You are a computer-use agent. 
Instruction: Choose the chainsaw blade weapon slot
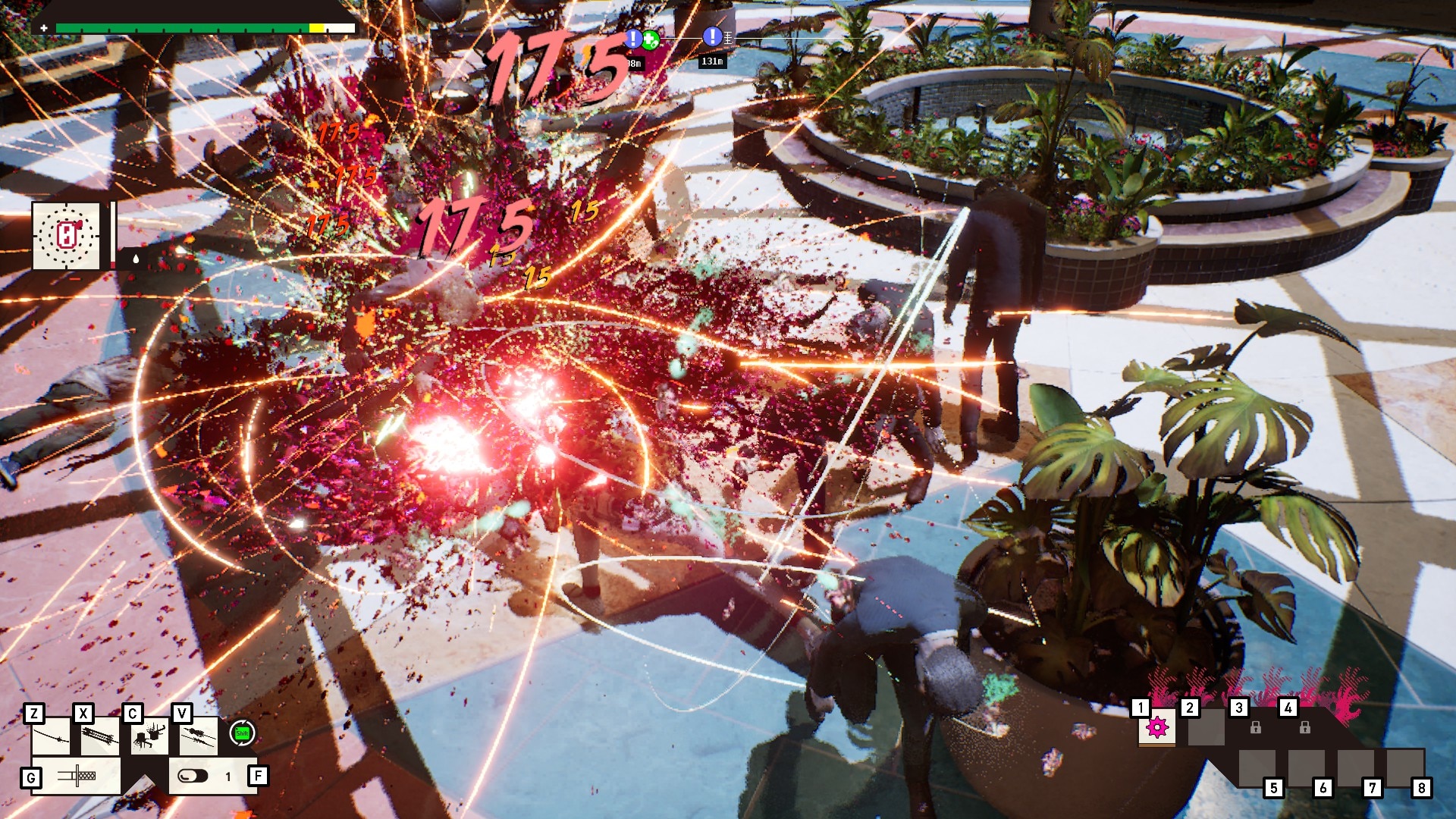100,736
